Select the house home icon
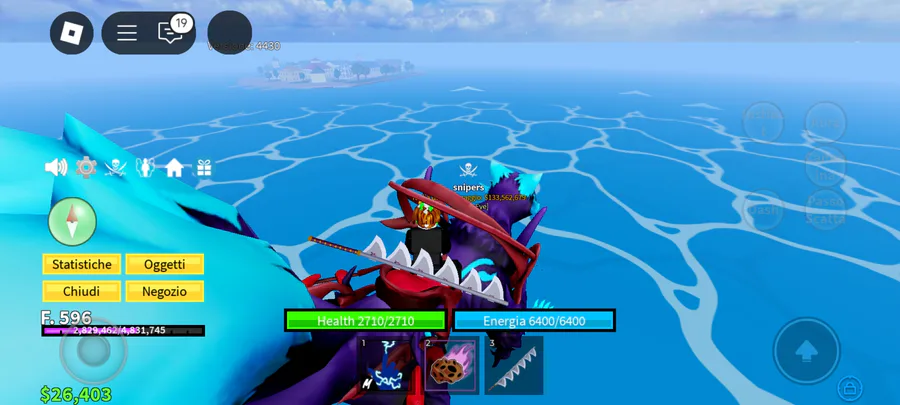The width and height of the screenshot is (900, 405). coord(175,168)
